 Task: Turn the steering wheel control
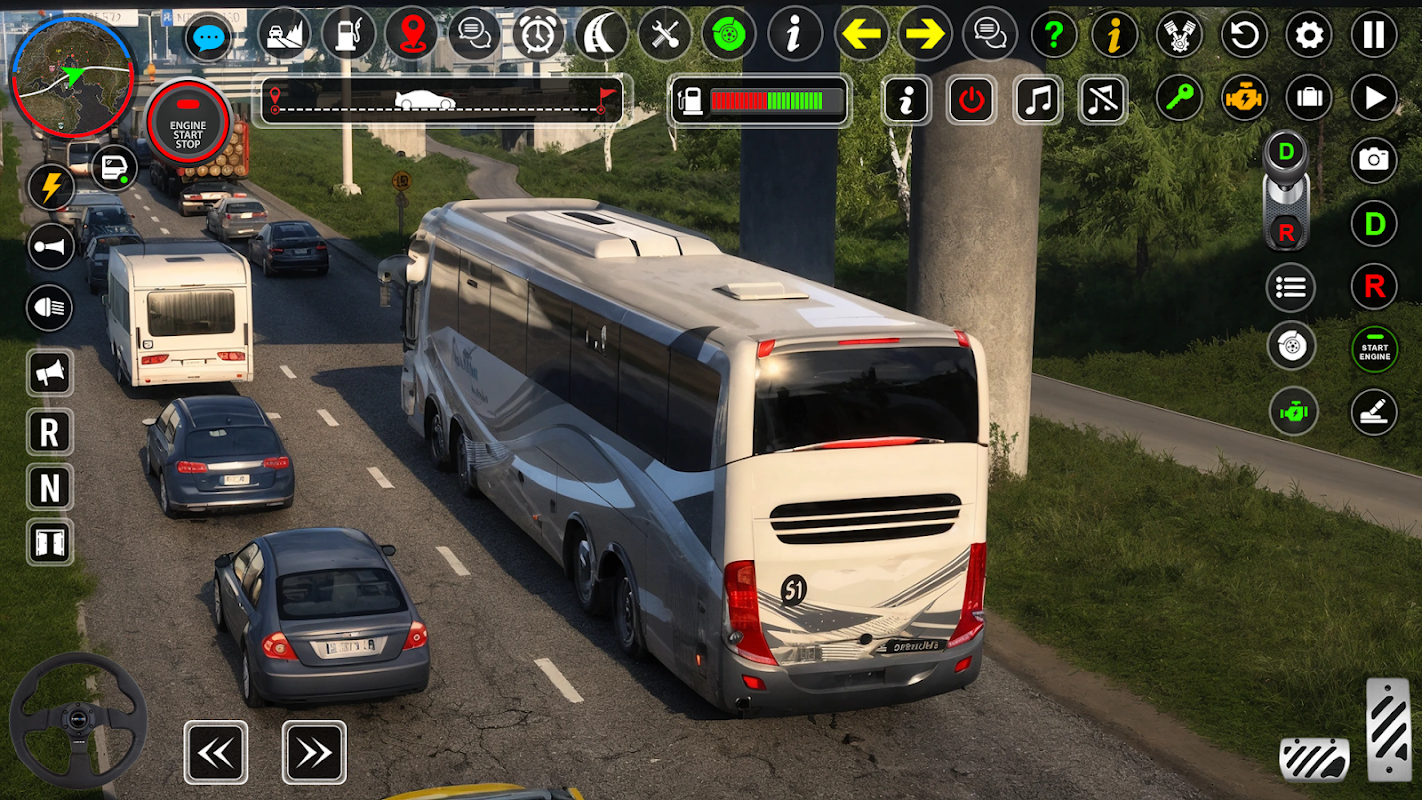tap(78, 720)
